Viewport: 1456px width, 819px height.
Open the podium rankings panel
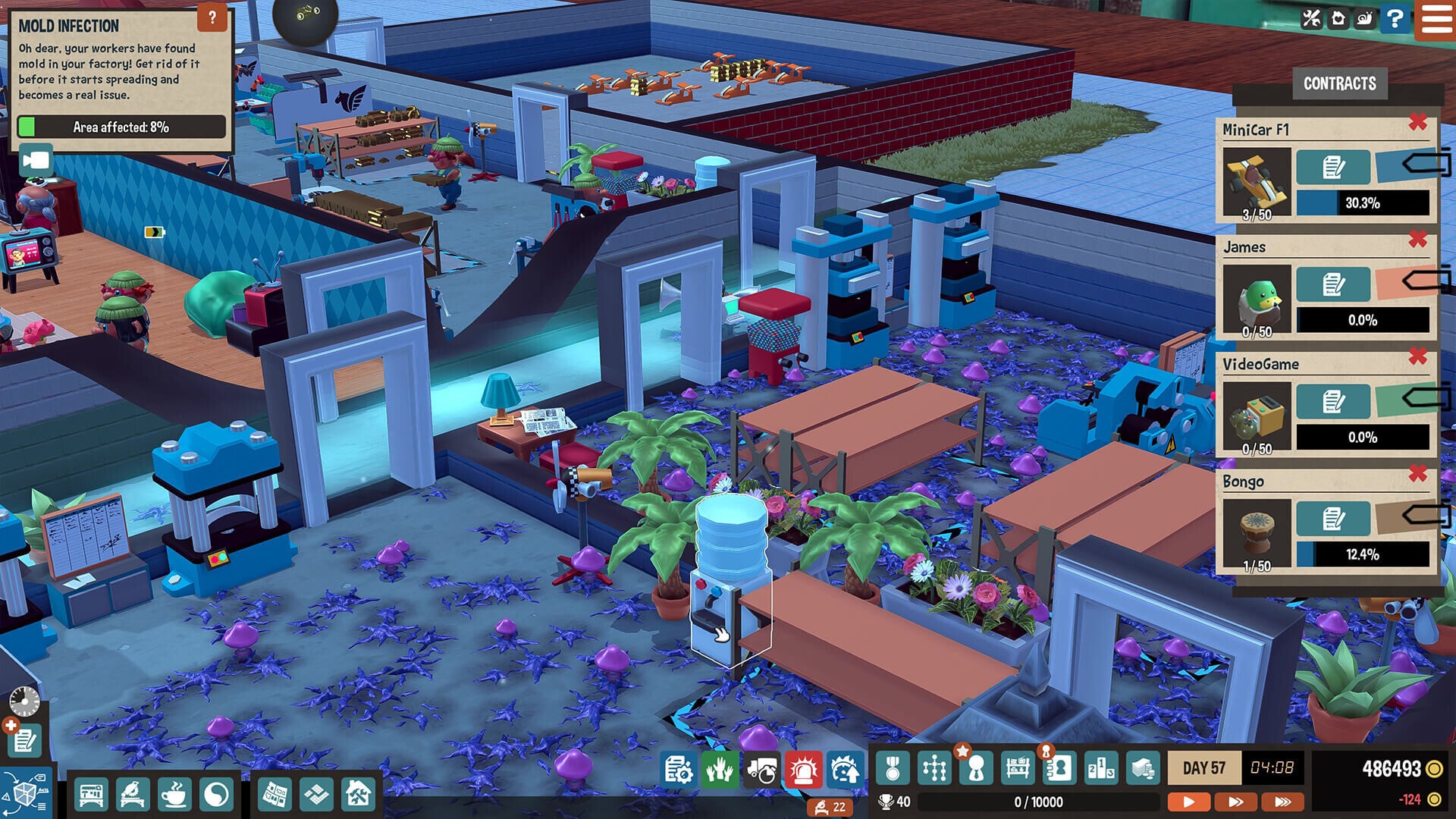point(1100,769)
